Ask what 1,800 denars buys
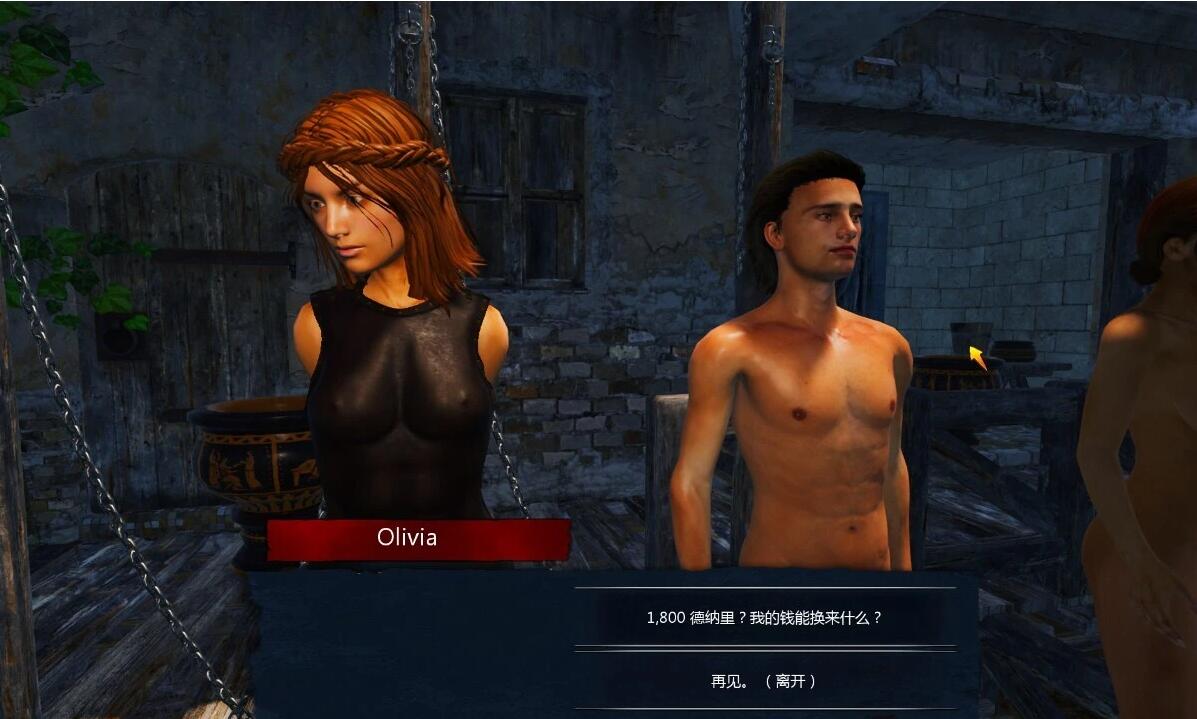1197x719 pixels. tap(765, 618)
